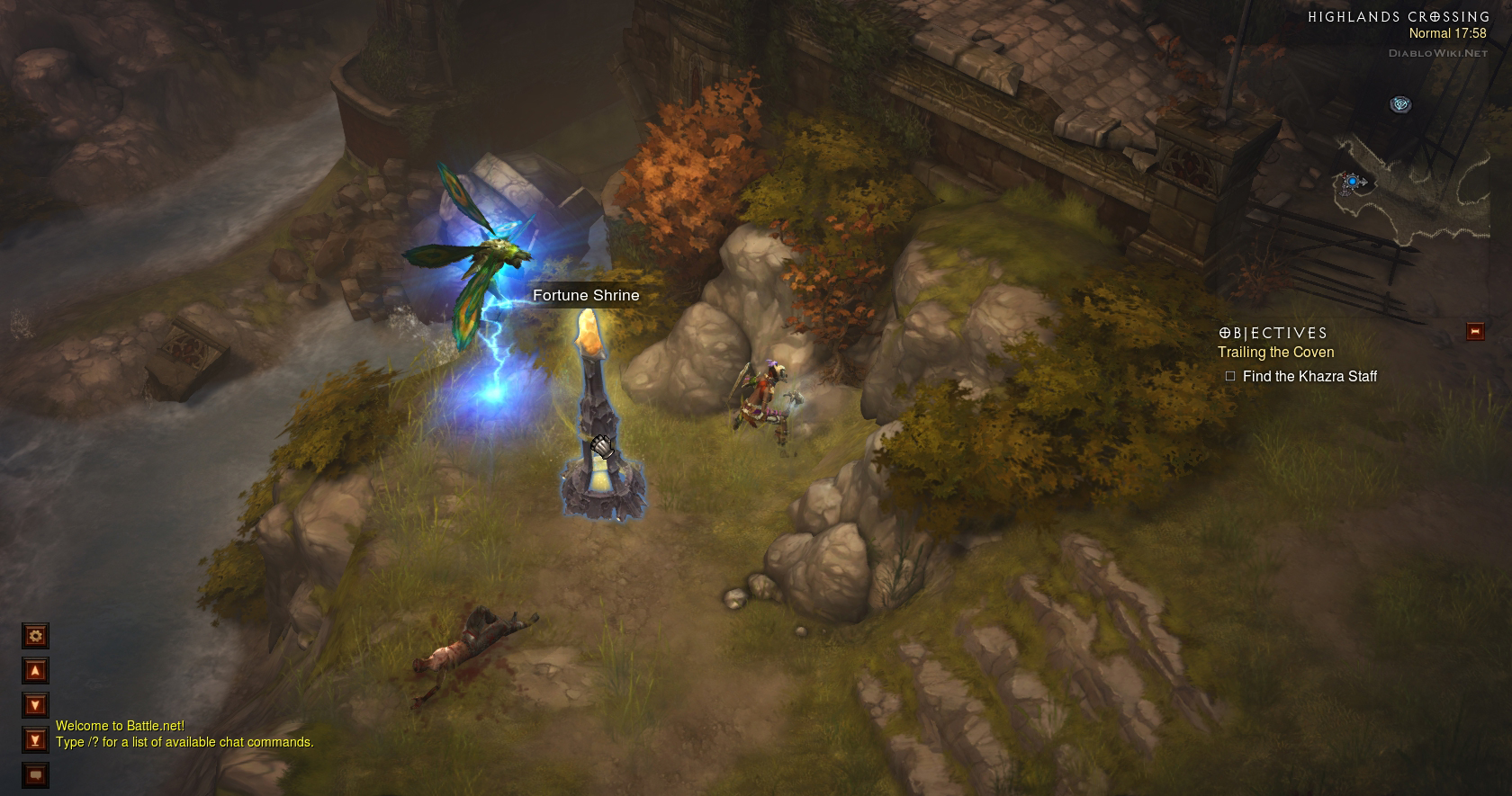Click the Find the Khazra Staff objective
This screenshot has height=796, width=1512.
click(1309, 377)
